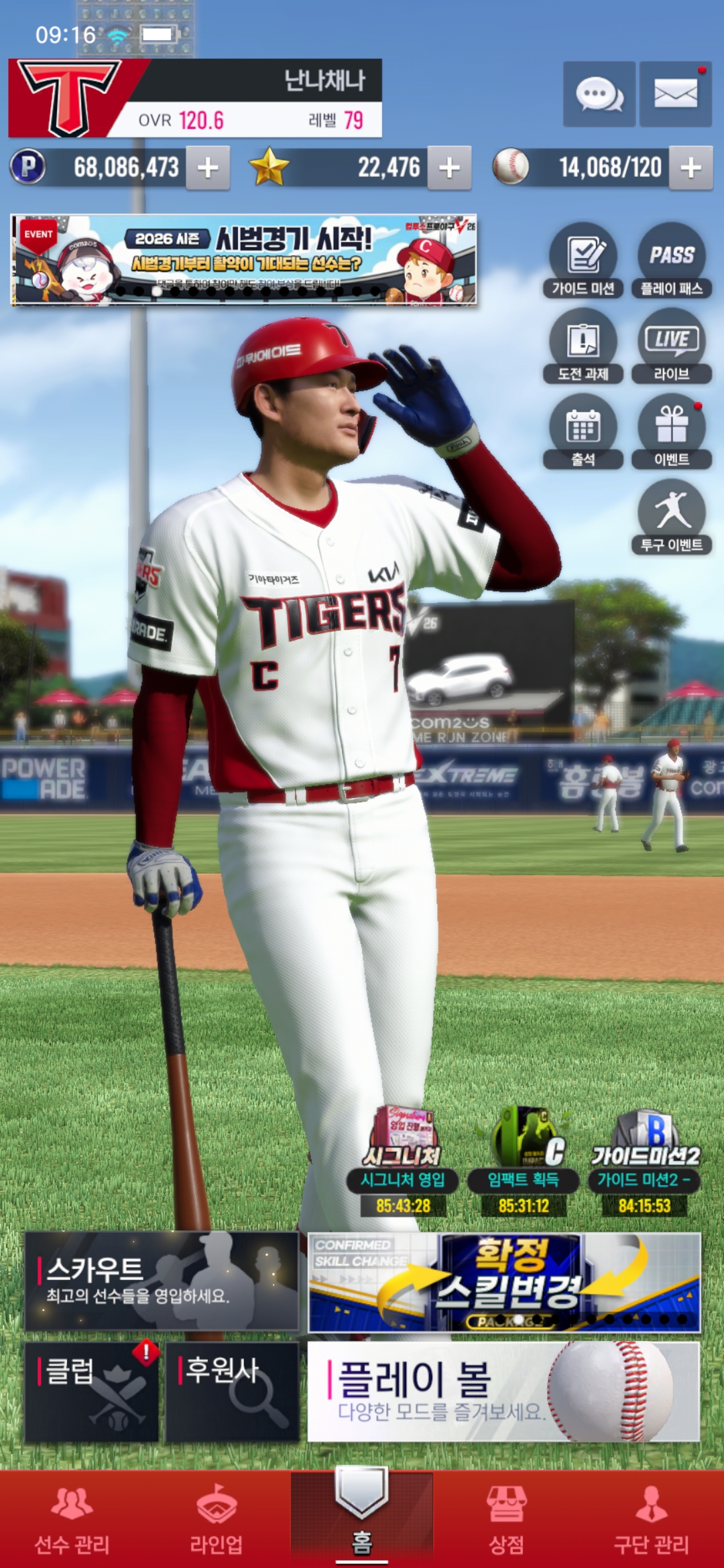Open the chat speech bubble icon
Screen dimensions: 724x1568
coord(599,94)
